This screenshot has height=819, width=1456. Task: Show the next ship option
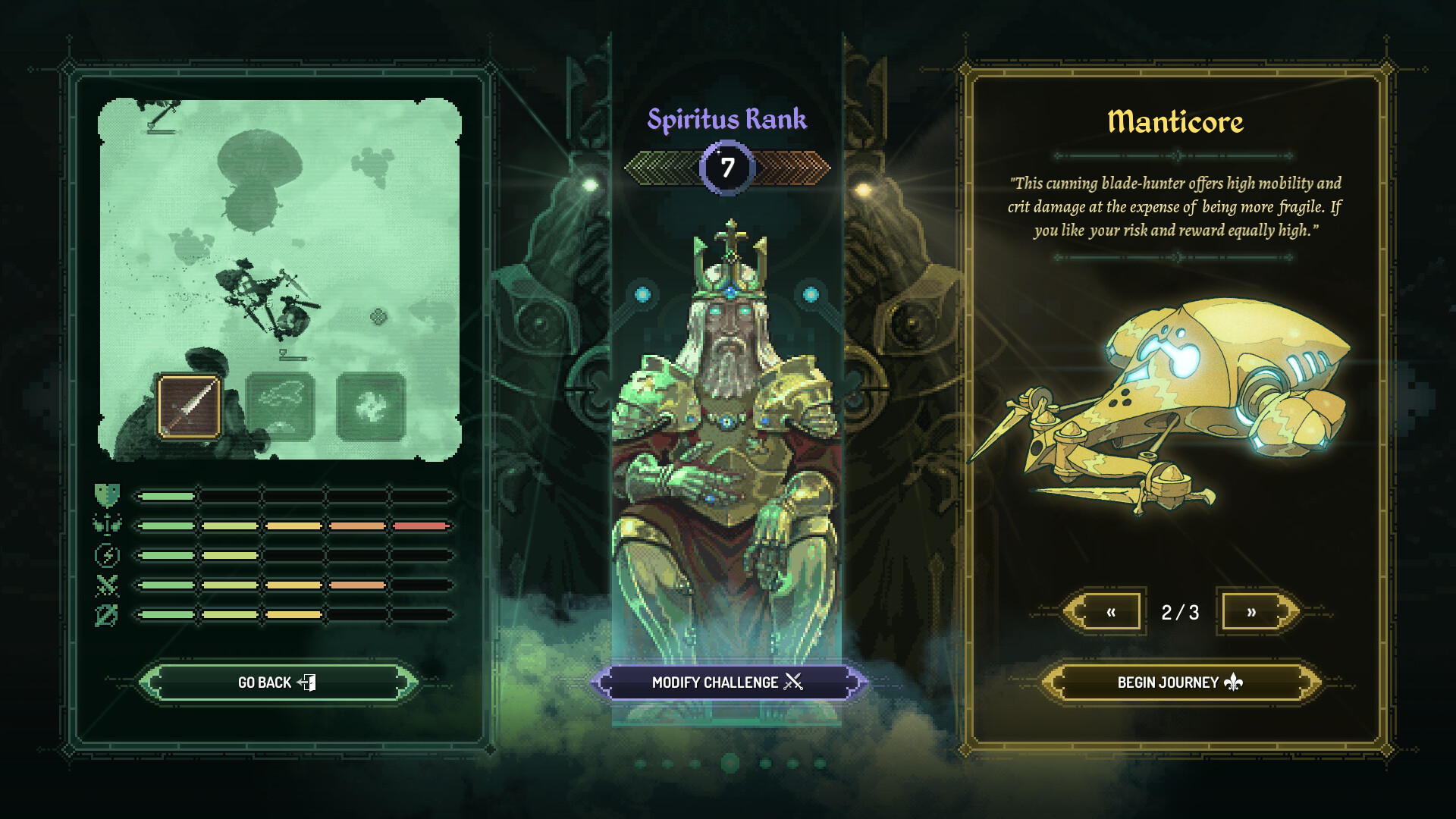[1251, 612]
